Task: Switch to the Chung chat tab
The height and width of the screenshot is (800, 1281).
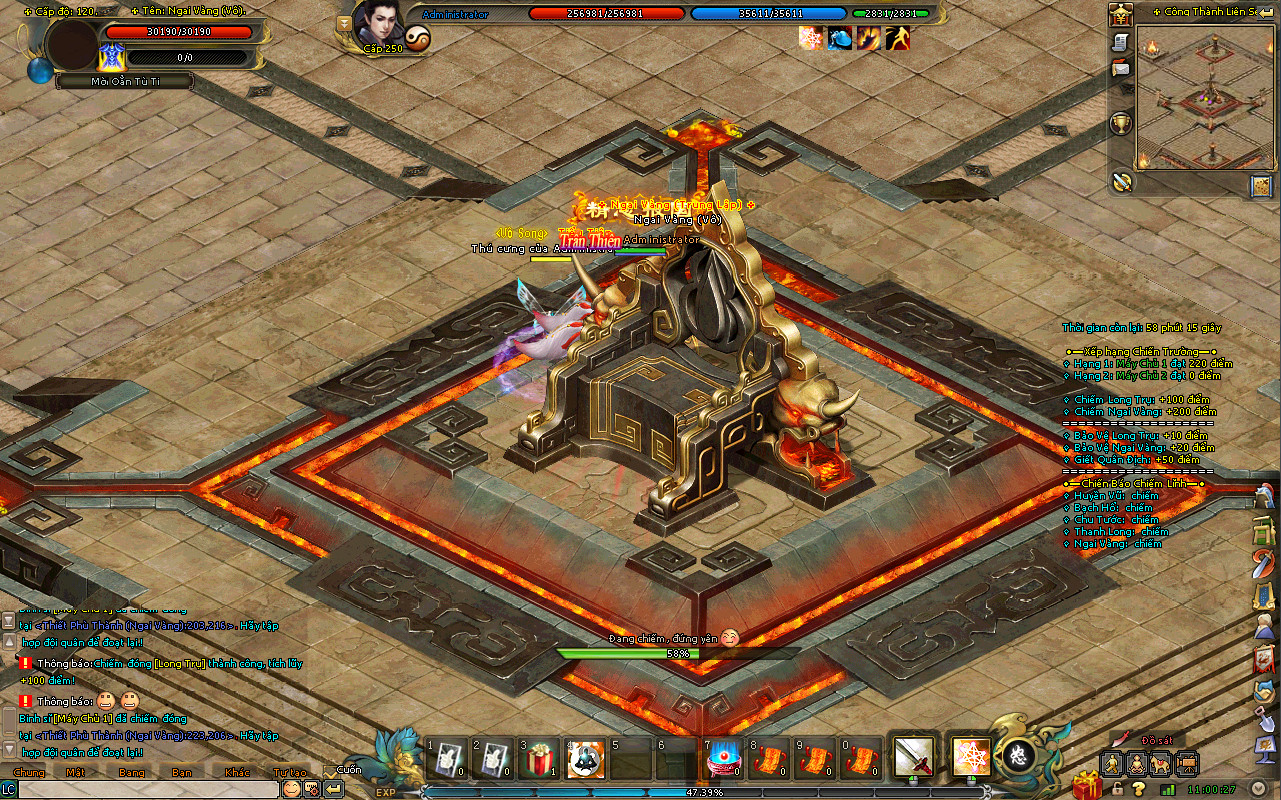Action: 29,772
